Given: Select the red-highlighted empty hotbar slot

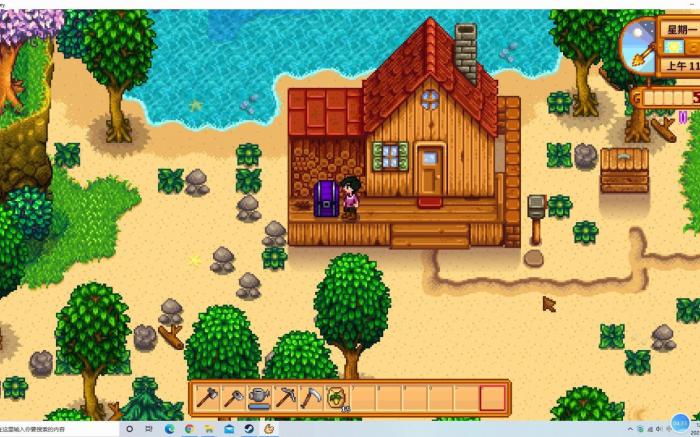Looking at the screenshot, I should coord(493,397).
